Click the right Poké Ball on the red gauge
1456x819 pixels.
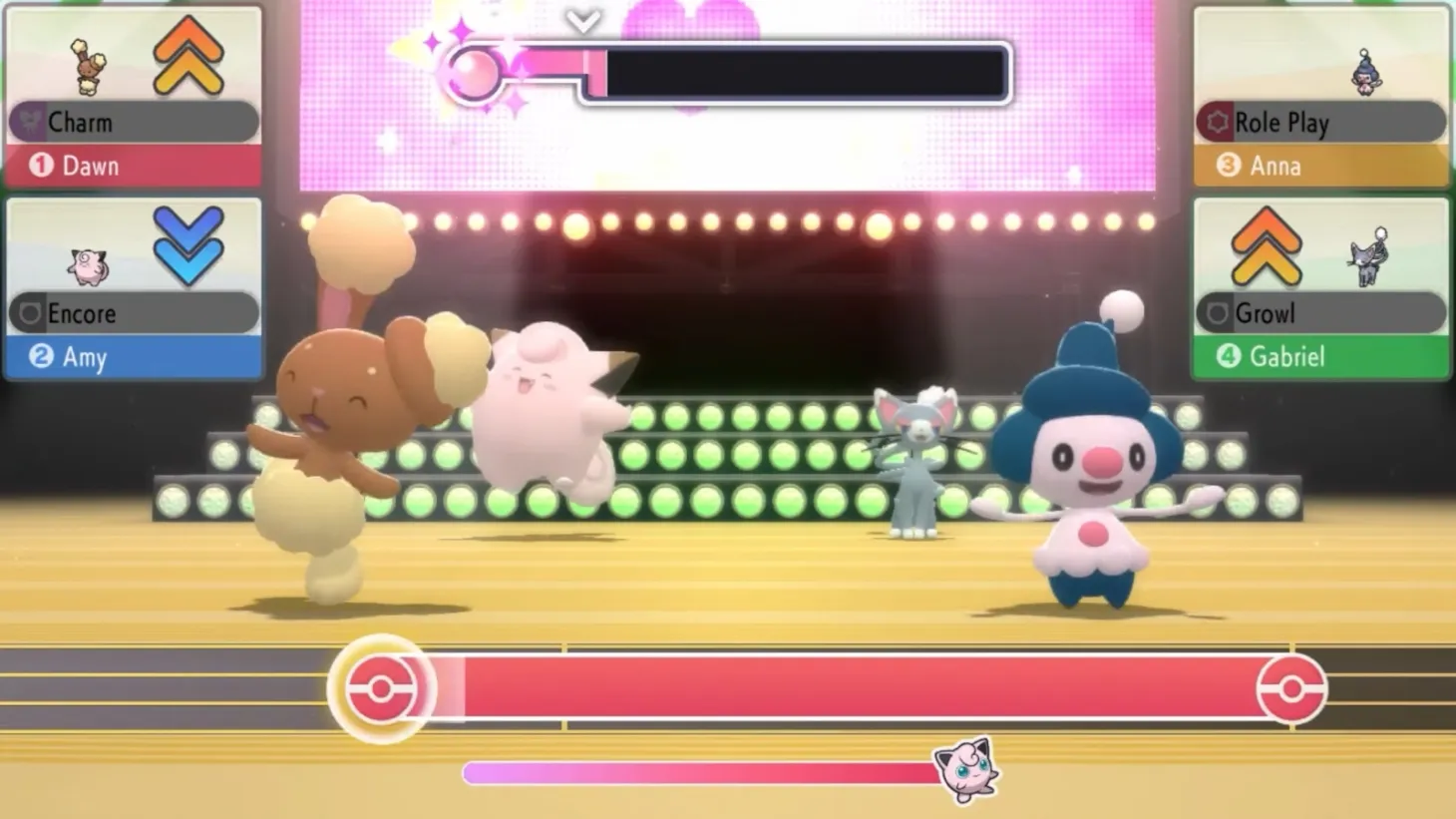click(x=1293, y=687)
